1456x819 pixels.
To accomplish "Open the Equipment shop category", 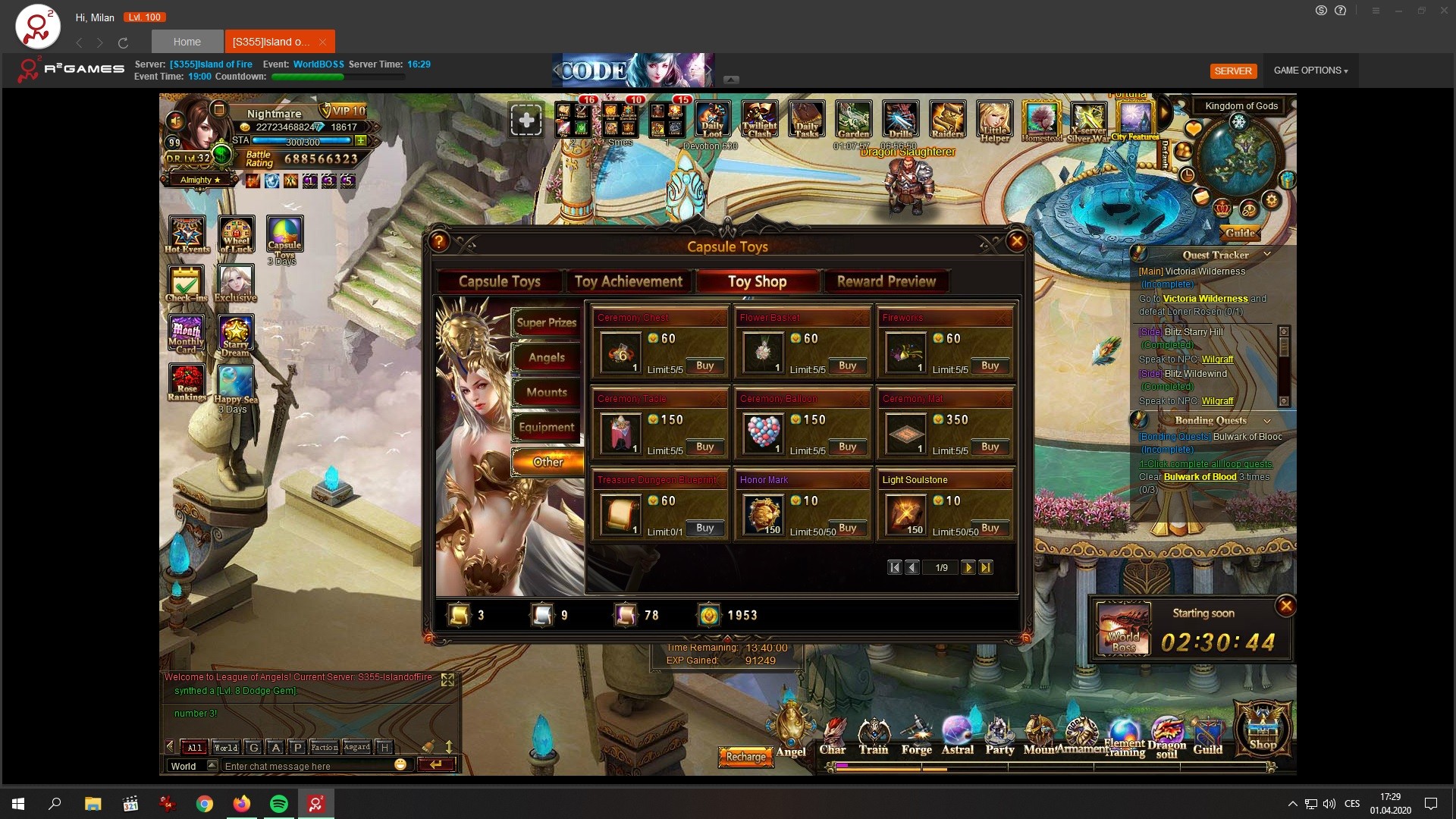I will tap(546, 427).
